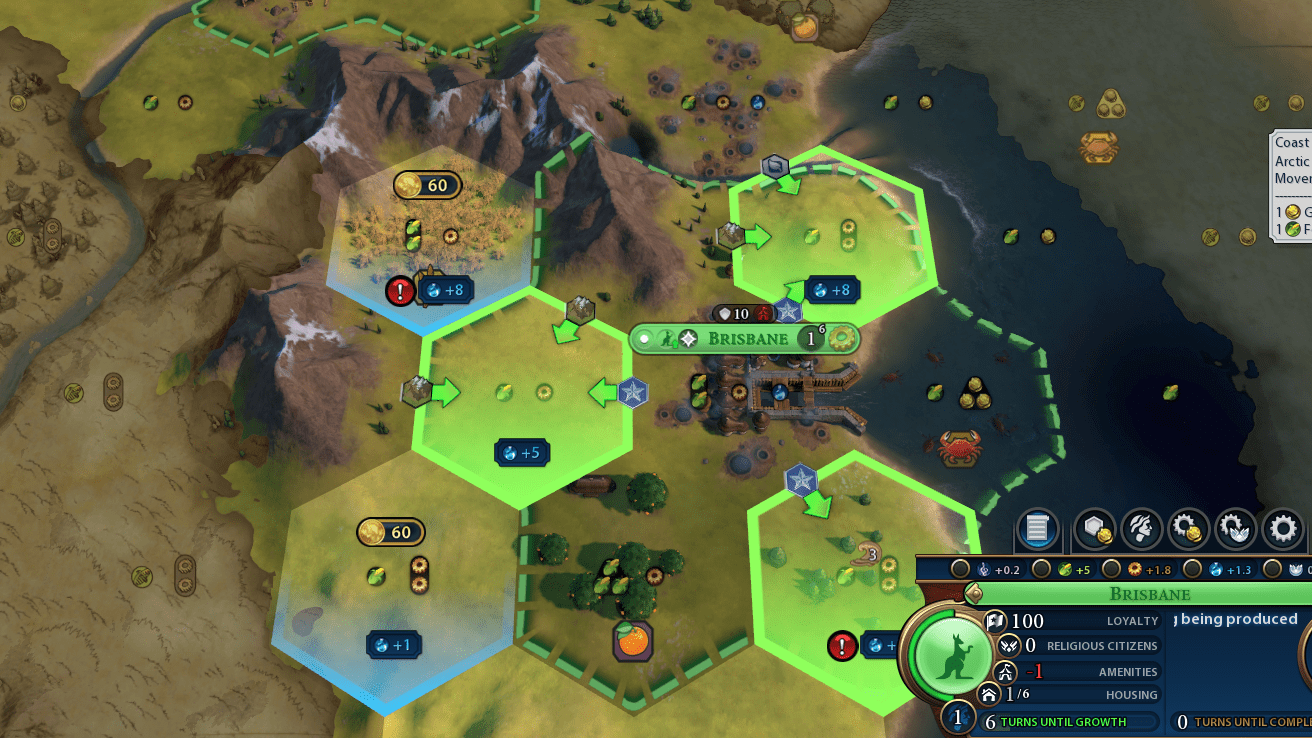Toggle the food yield focus circle

click(x=1042, y=570)
